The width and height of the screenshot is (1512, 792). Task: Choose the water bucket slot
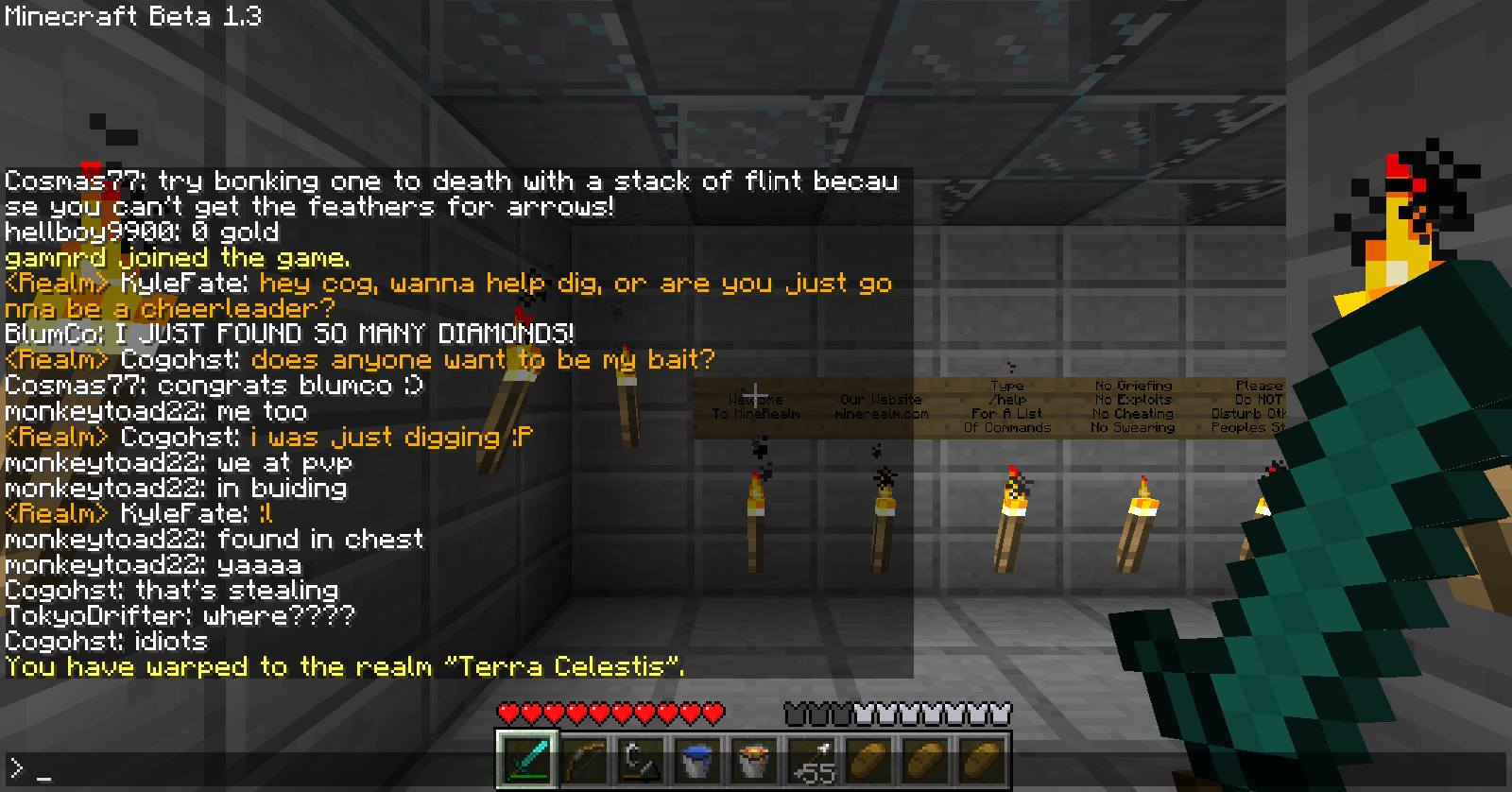click(x=697, y=759)
